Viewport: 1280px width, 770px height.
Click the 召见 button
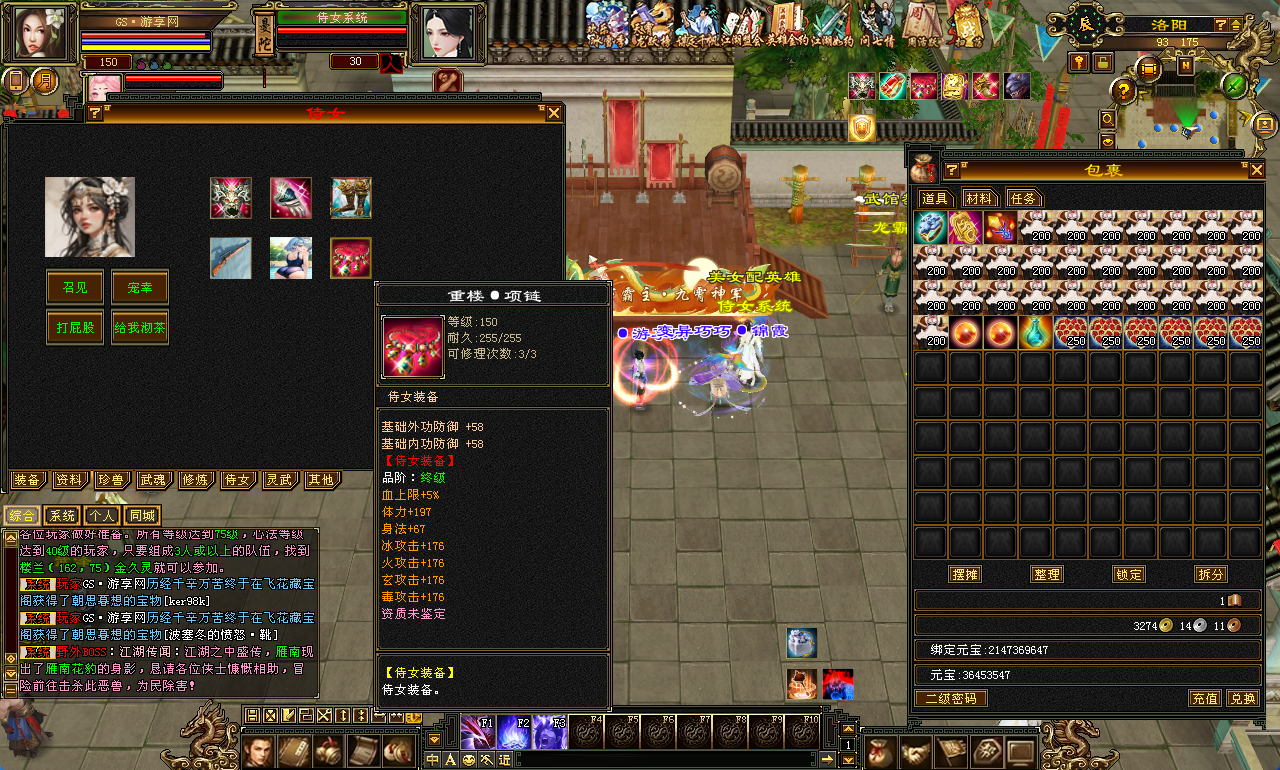coord(75,287)
